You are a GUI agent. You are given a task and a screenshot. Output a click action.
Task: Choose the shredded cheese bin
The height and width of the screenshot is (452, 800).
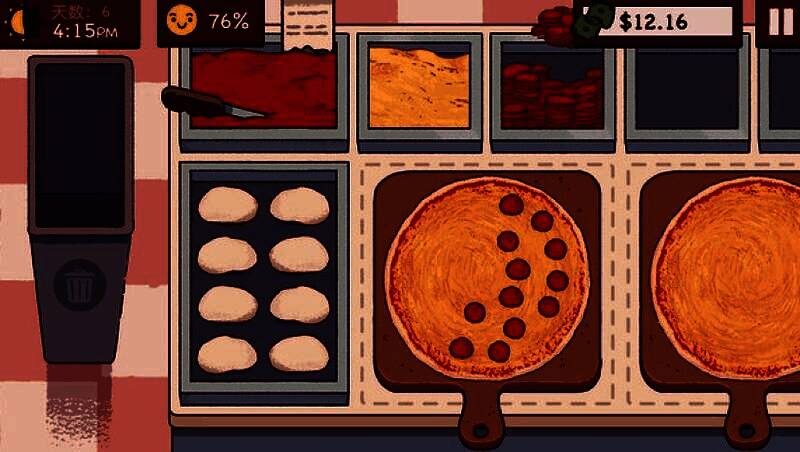[x=419, y=88]
